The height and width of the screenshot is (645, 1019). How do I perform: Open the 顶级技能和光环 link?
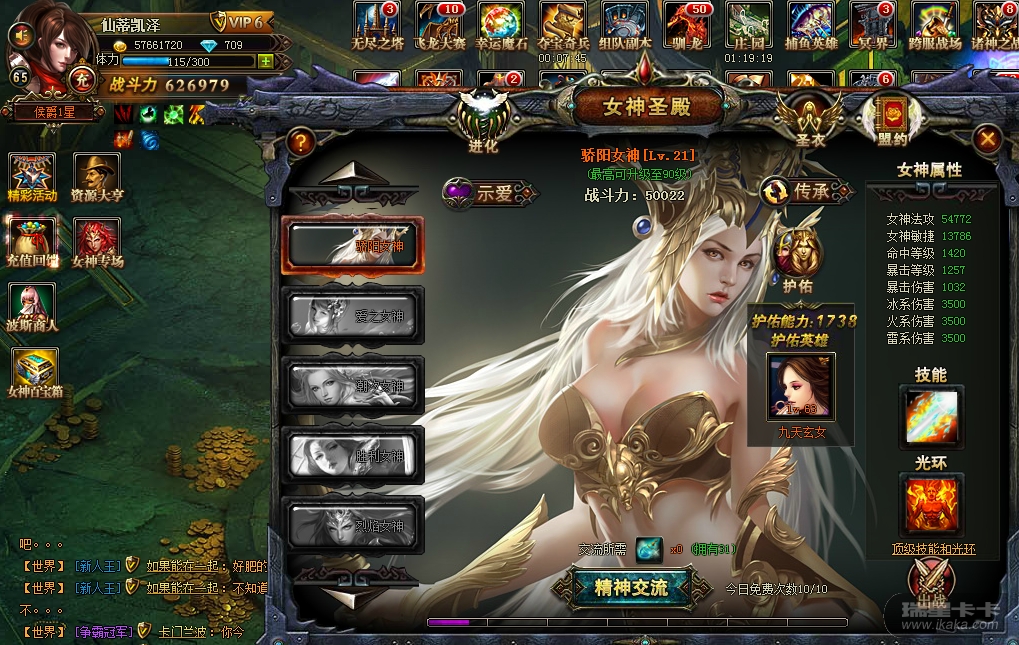point(933,549)
